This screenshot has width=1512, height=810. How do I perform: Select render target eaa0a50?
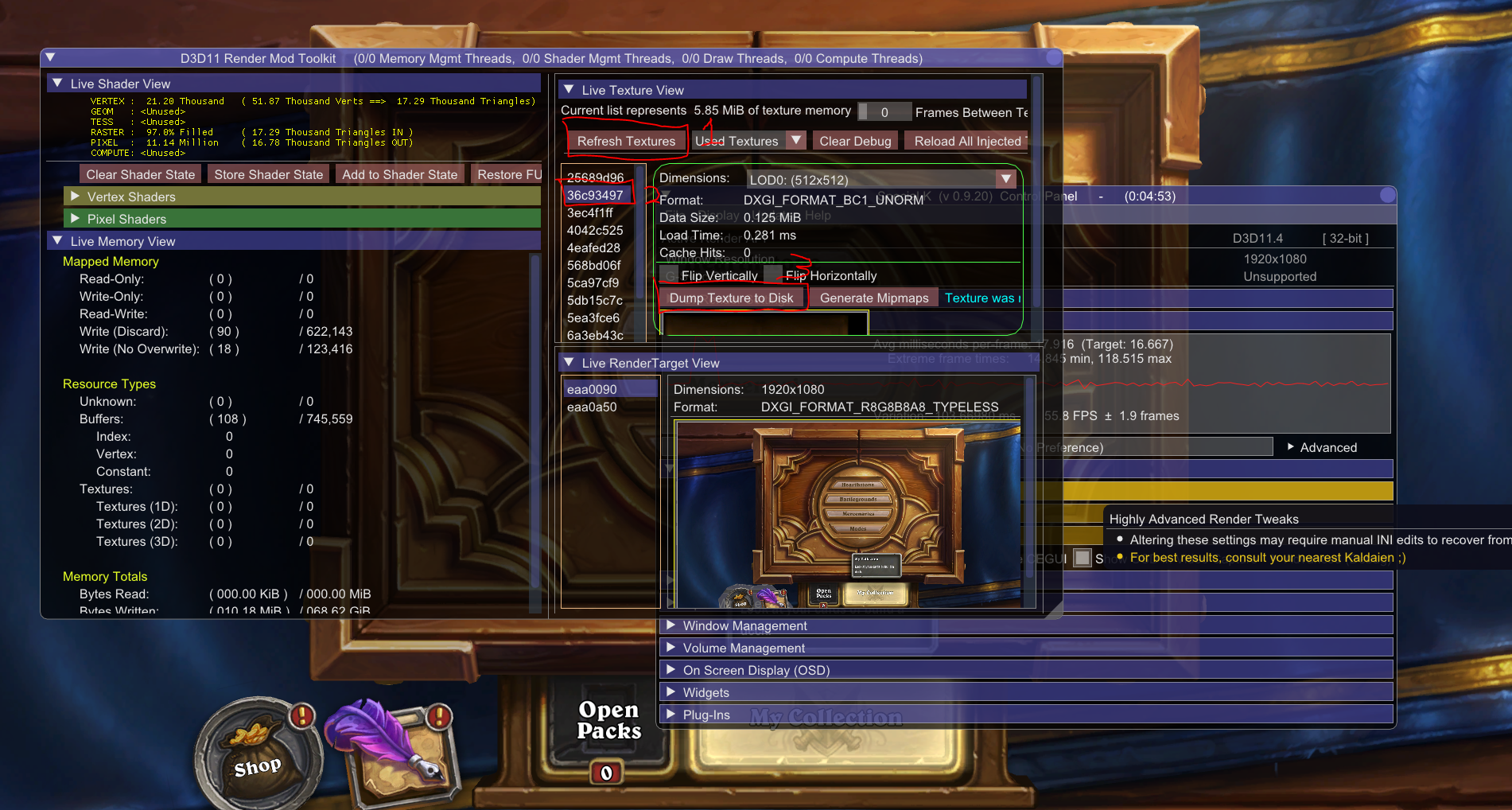[x=589, y=407]
